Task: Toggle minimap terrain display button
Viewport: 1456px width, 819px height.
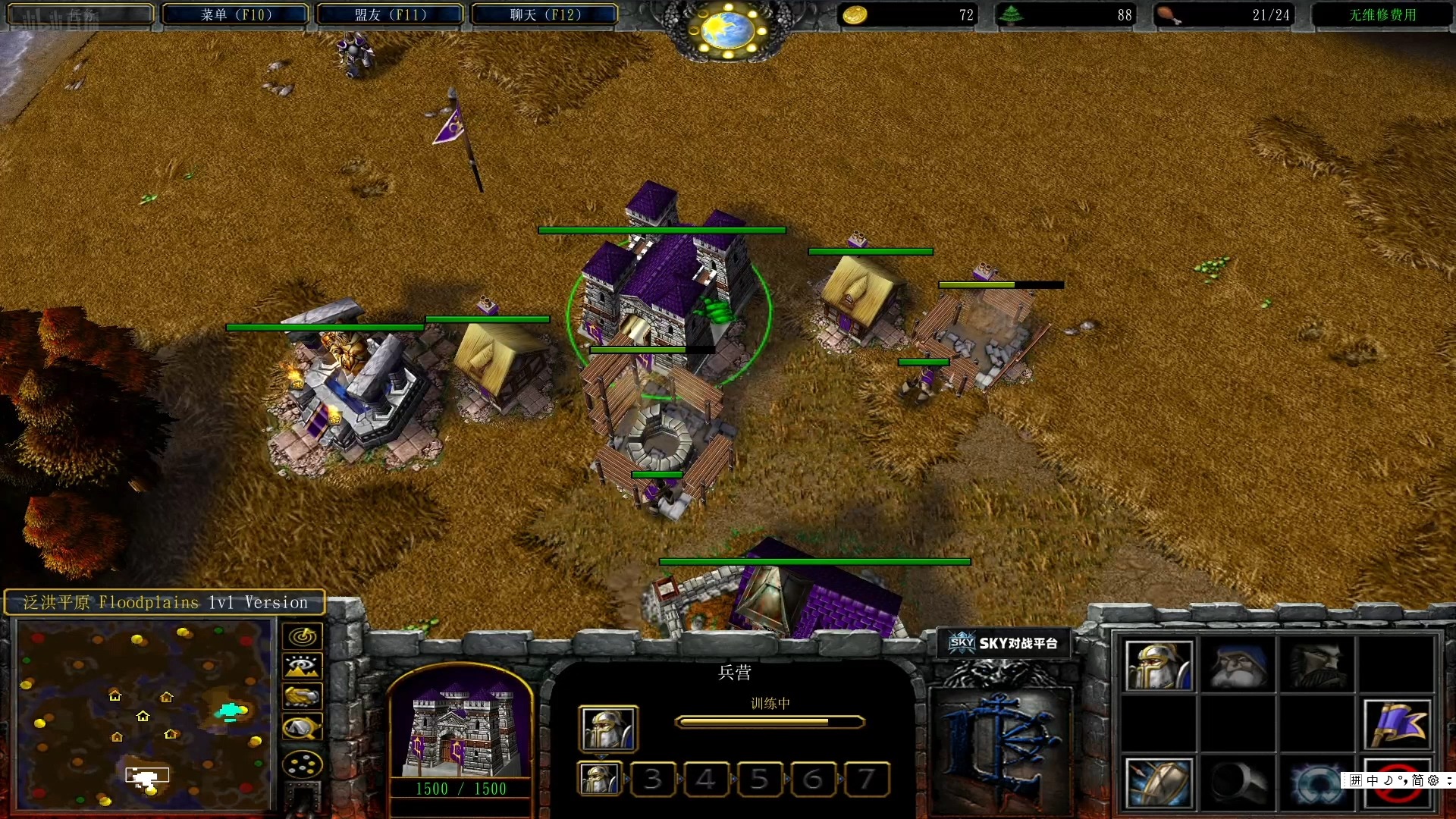Action: point(302,667)
